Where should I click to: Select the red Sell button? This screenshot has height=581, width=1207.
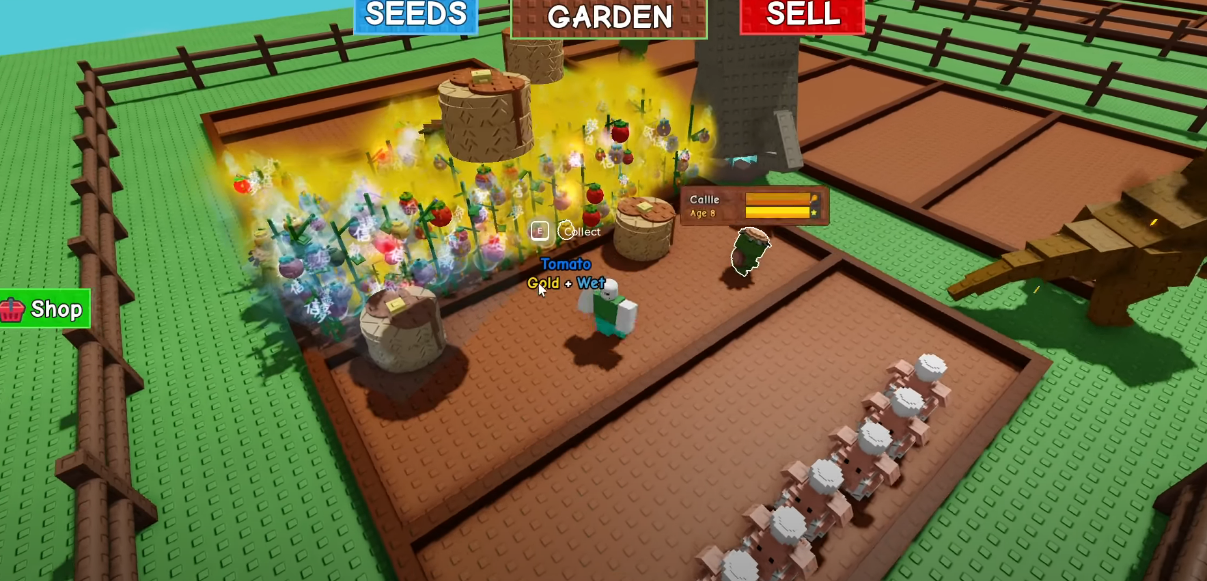click(802, 15)
